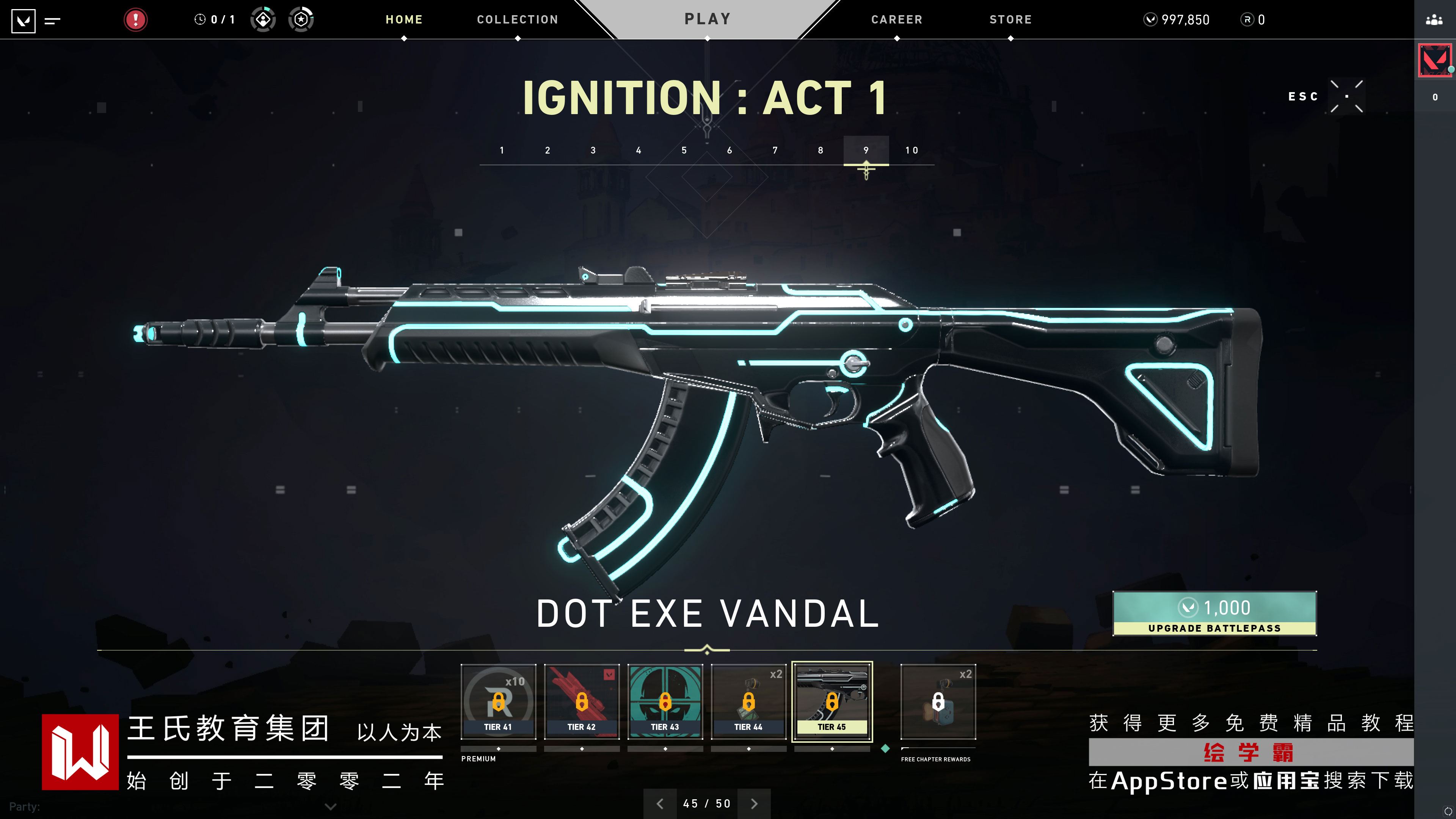
Task: View the Tier 42 red reward
Action: 582,701
